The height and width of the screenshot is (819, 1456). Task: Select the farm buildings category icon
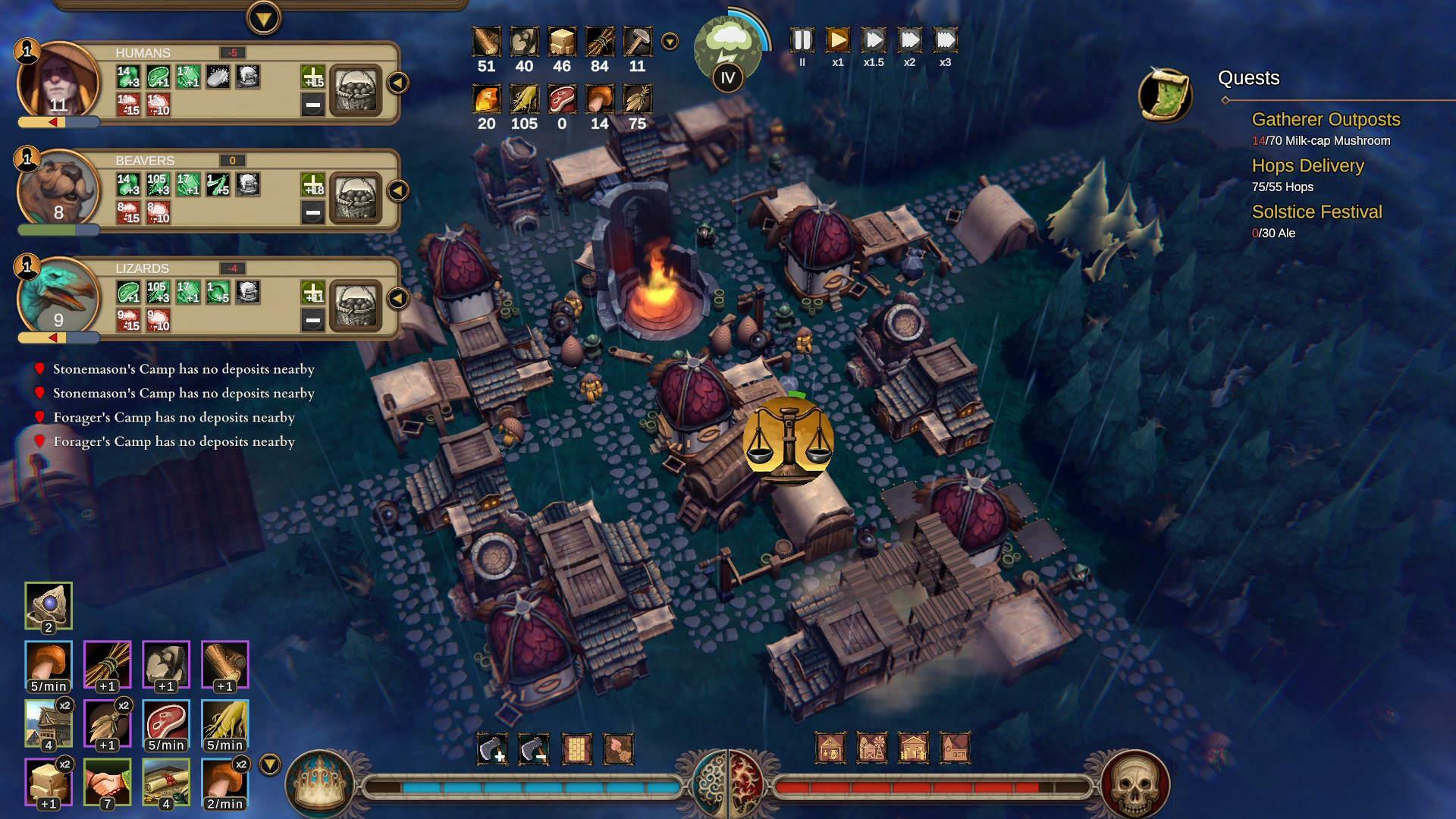[x=873, y=748]
